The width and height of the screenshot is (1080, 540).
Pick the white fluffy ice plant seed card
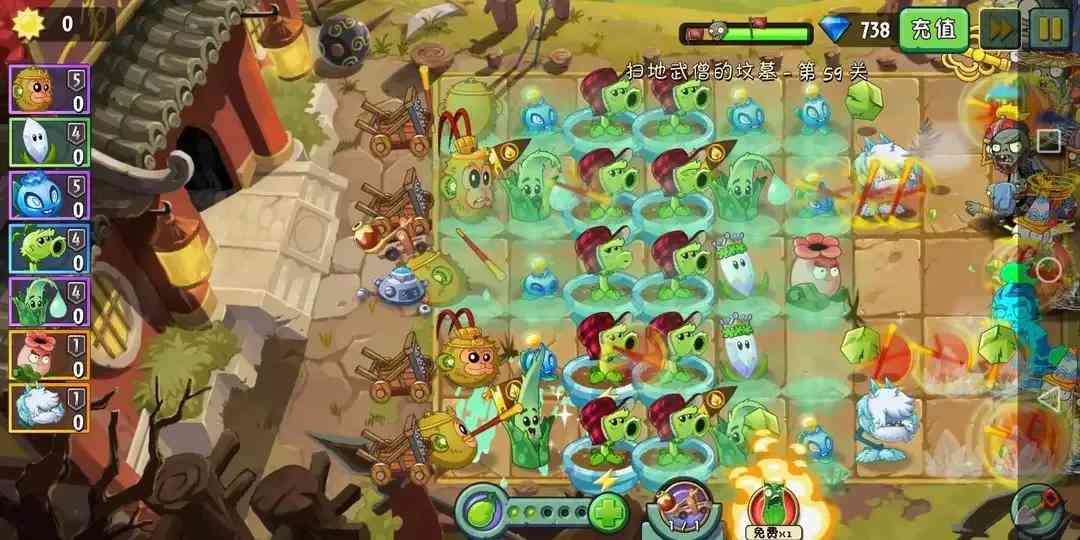49,408
